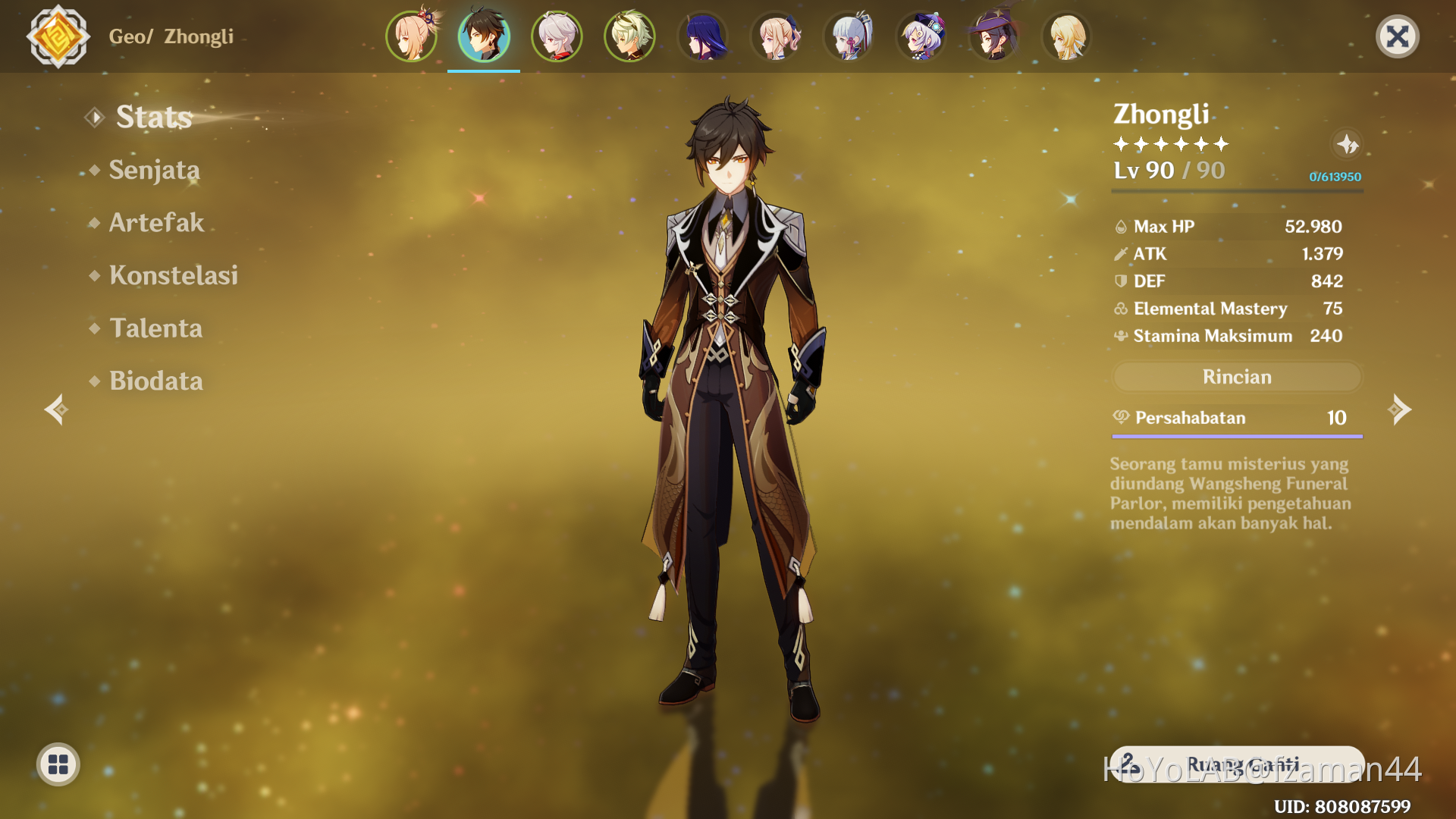Open the Geo element emblem top left

click(x=58, y=36)
